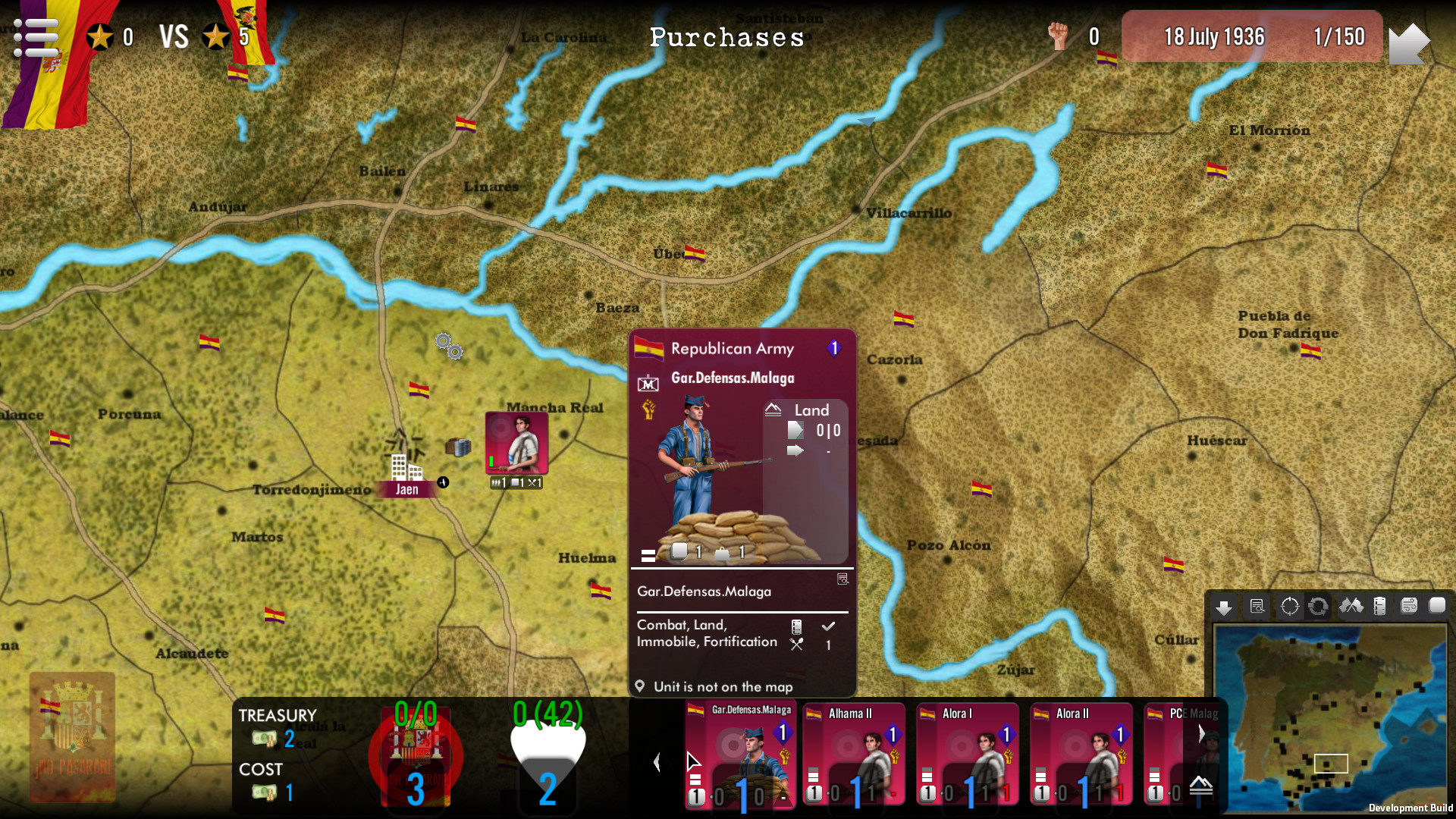Select the militia unit near Jaen on the map
Image resolution: width=1456 pixels, height=819 pixels.
coord(516,444)
